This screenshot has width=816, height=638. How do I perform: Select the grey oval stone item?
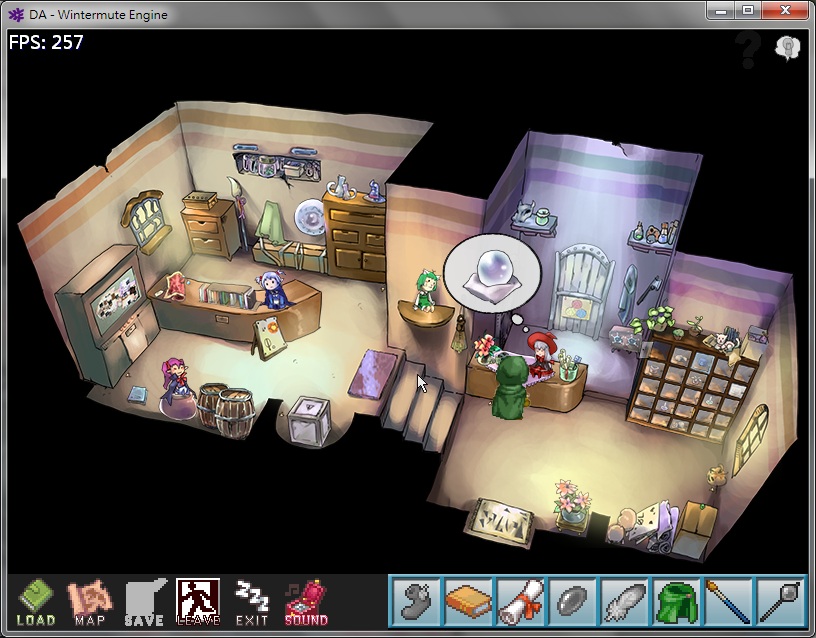tap(571, 601)
